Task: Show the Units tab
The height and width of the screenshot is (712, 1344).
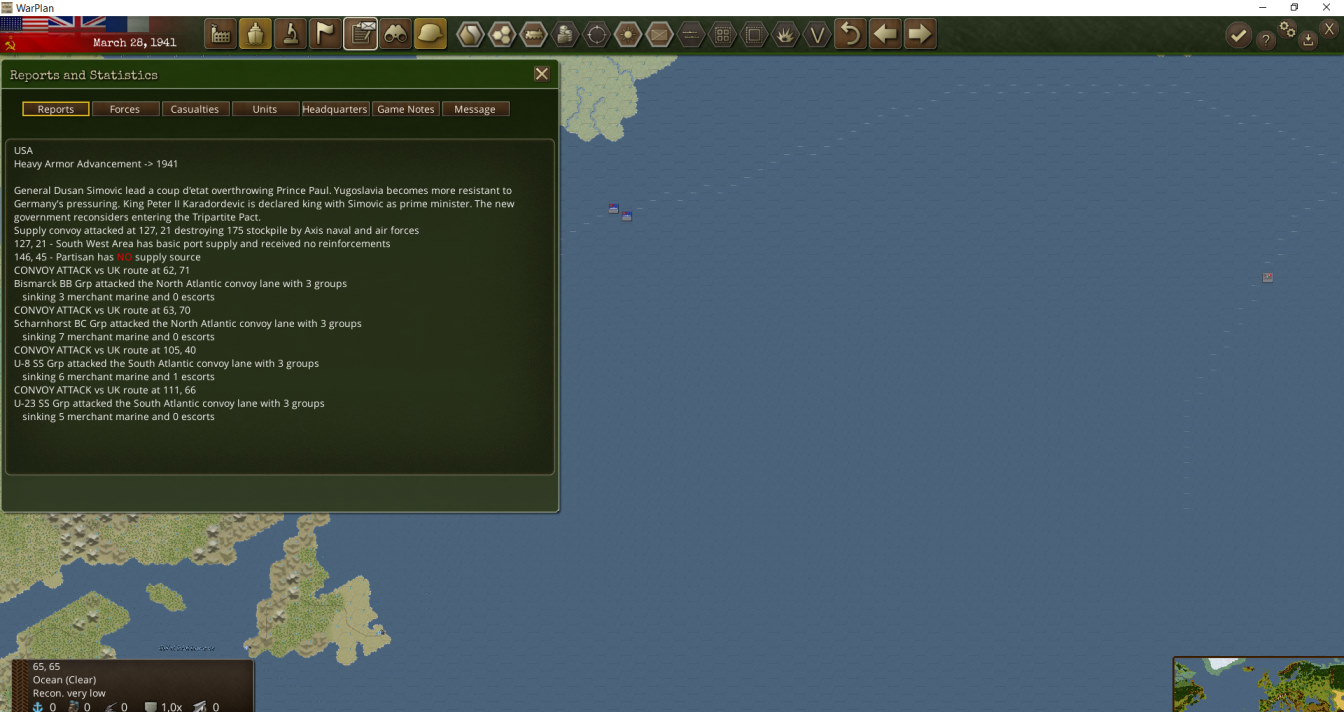Action: click(265, 109)
